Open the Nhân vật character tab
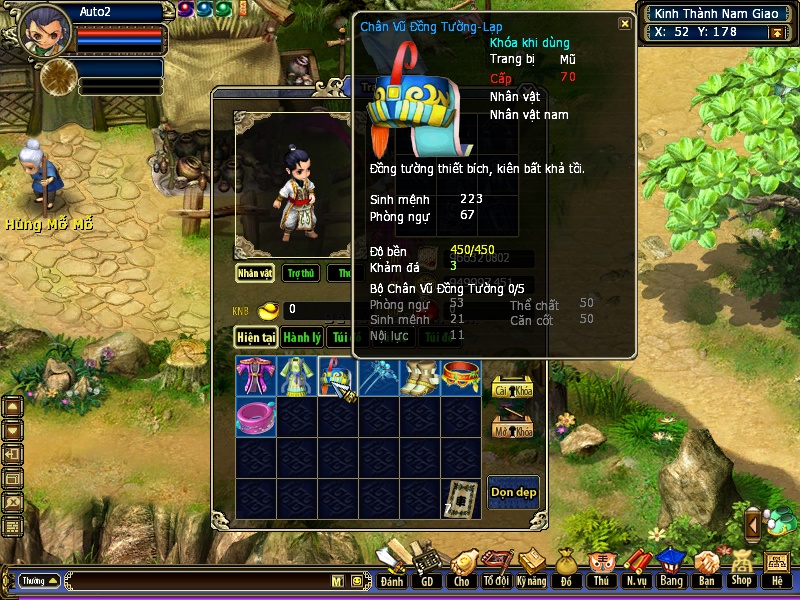 255,273
